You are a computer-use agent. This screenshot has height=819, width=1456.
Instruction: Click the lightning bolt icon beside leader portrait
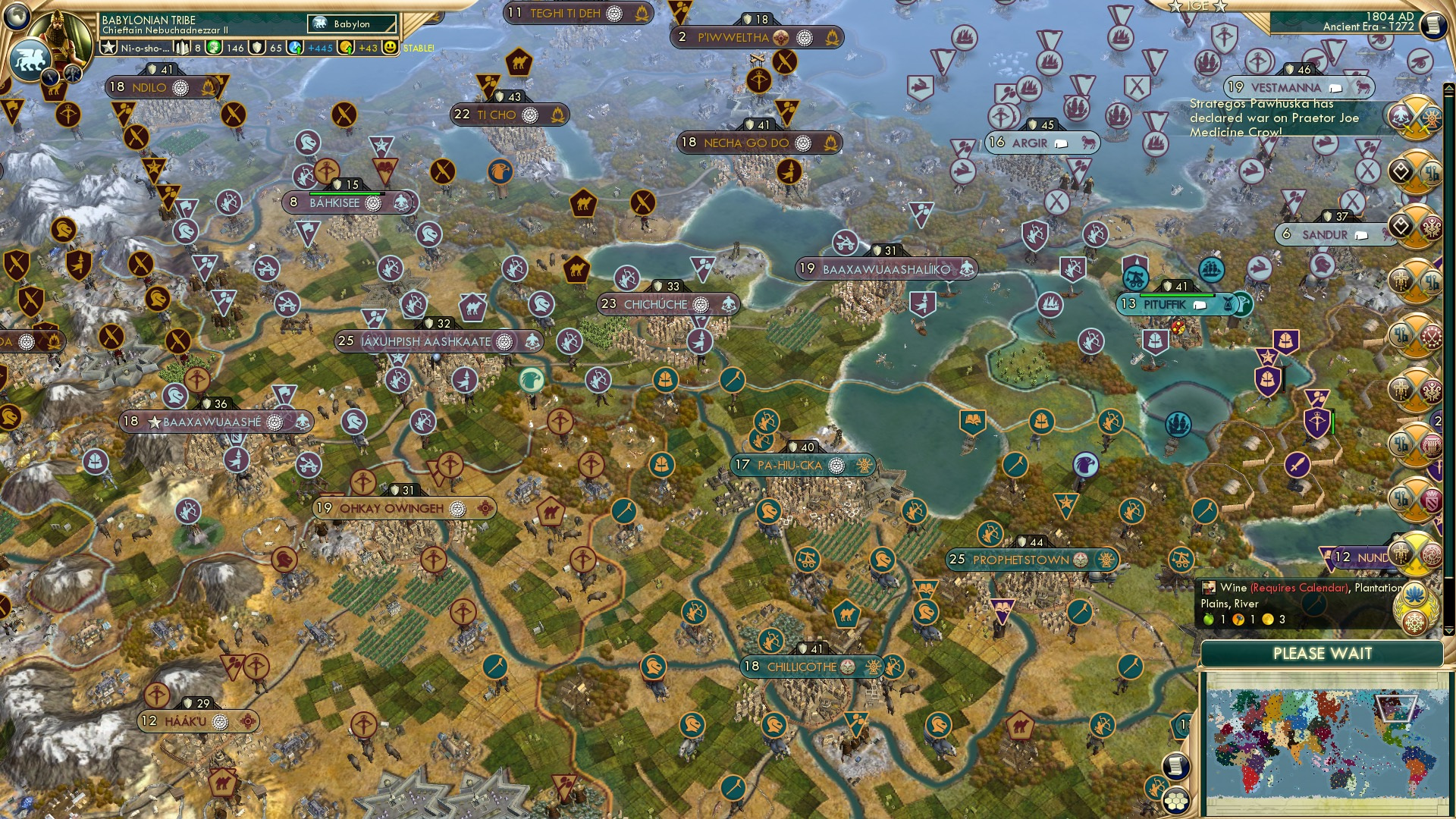click(x=52, y=77)
